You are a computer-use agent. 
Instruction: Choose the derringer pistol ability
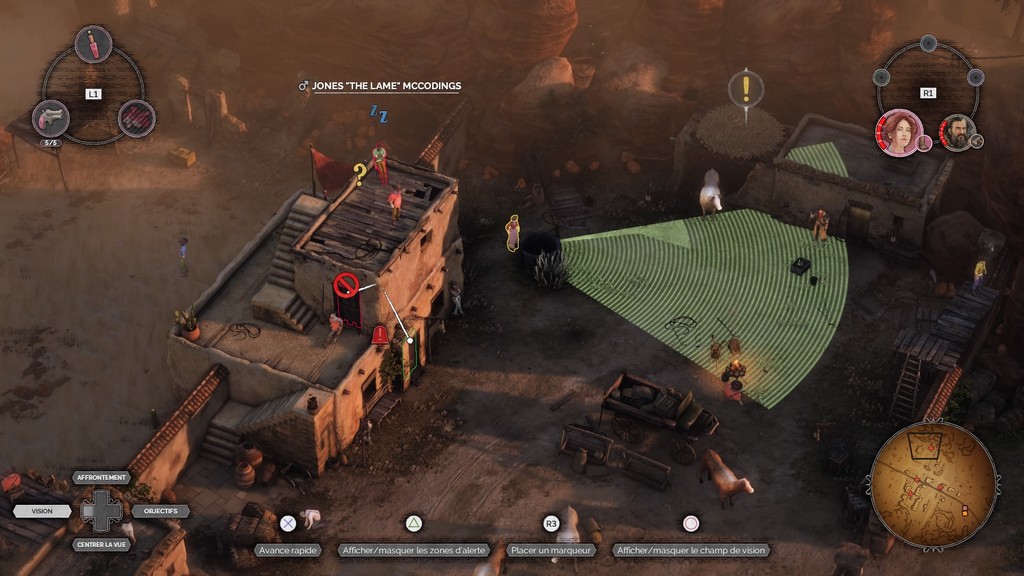point(50,118)
